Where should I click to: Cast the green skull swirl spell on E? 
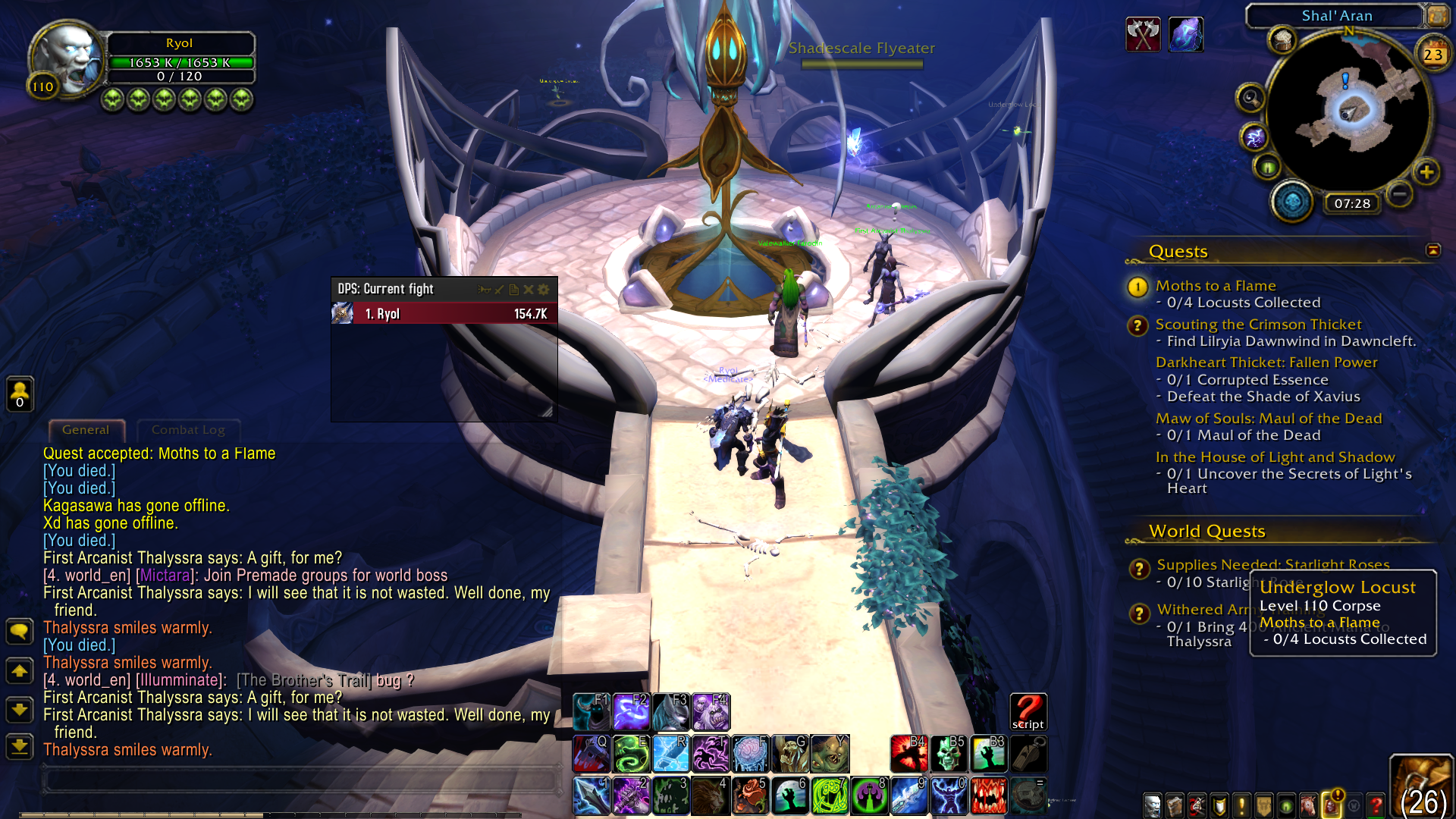click(x=631, y=753)
